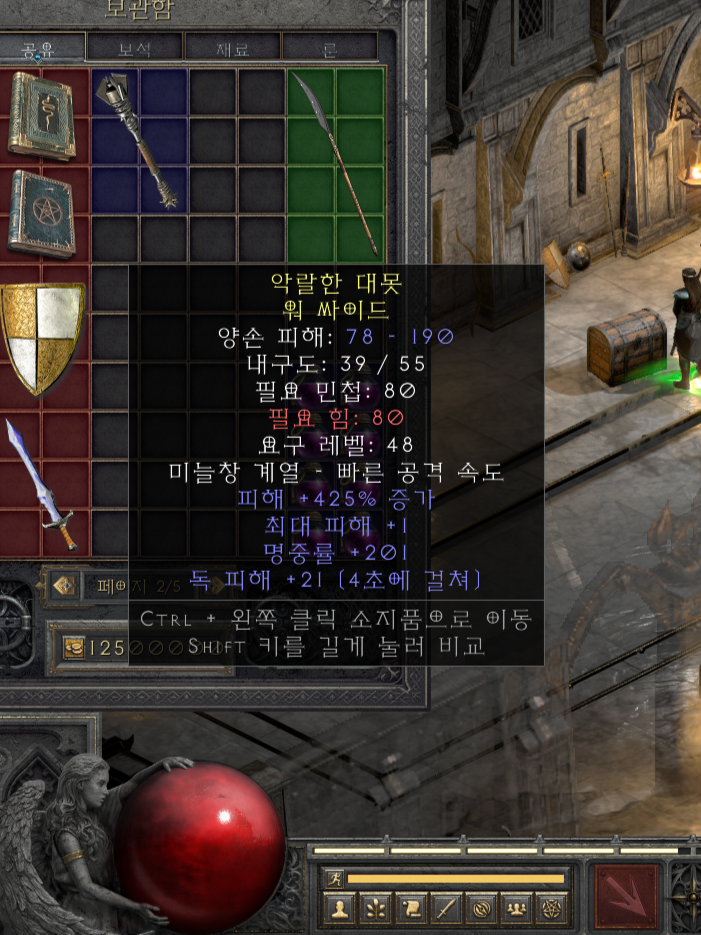Pick up the War Scythe polearm
This screenshot has height=935, width=701.
coord(337,160)
